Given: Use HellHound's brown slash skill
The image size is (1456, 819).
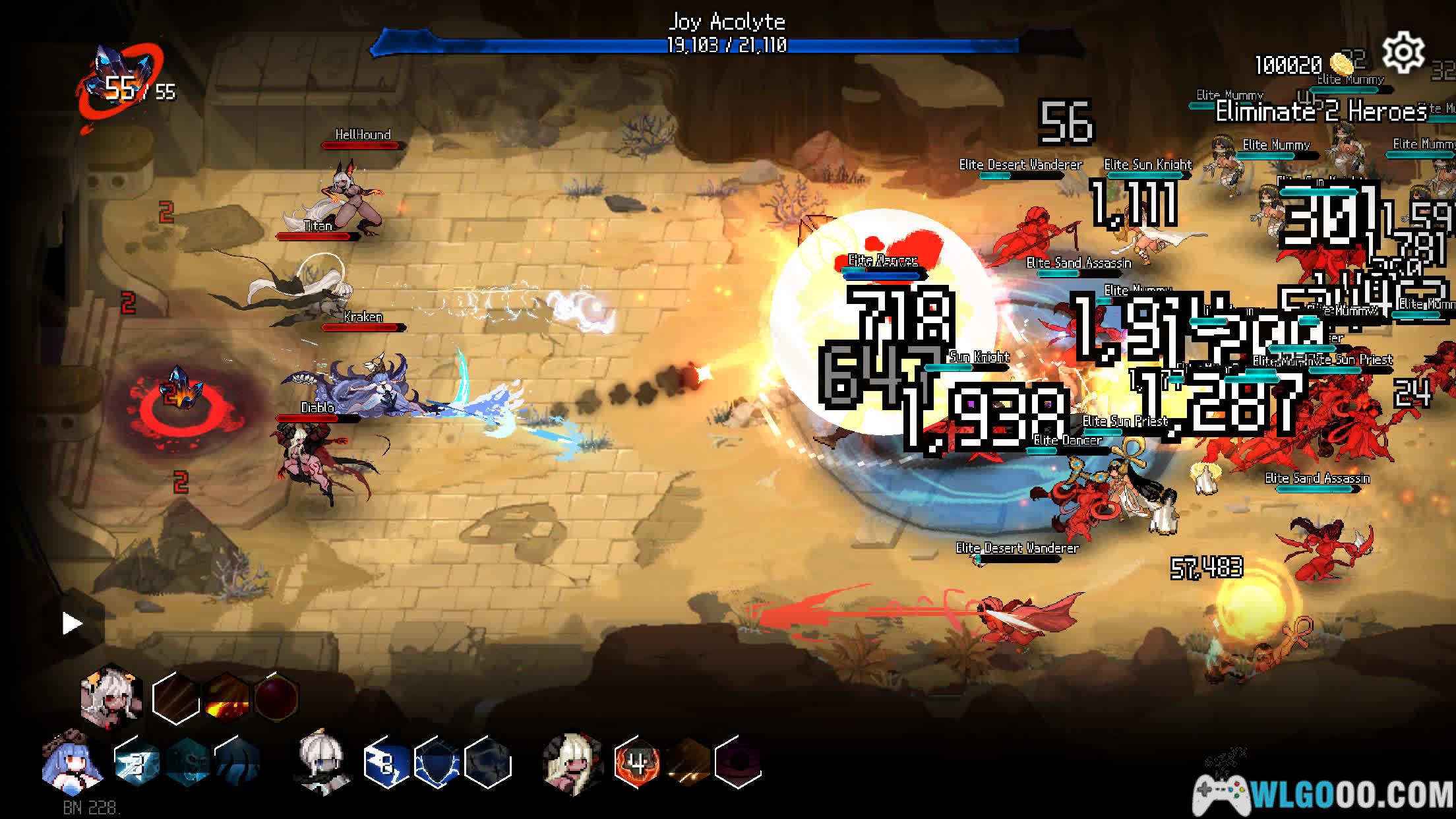Looking at the screenshot, I should tap(175, 698).
